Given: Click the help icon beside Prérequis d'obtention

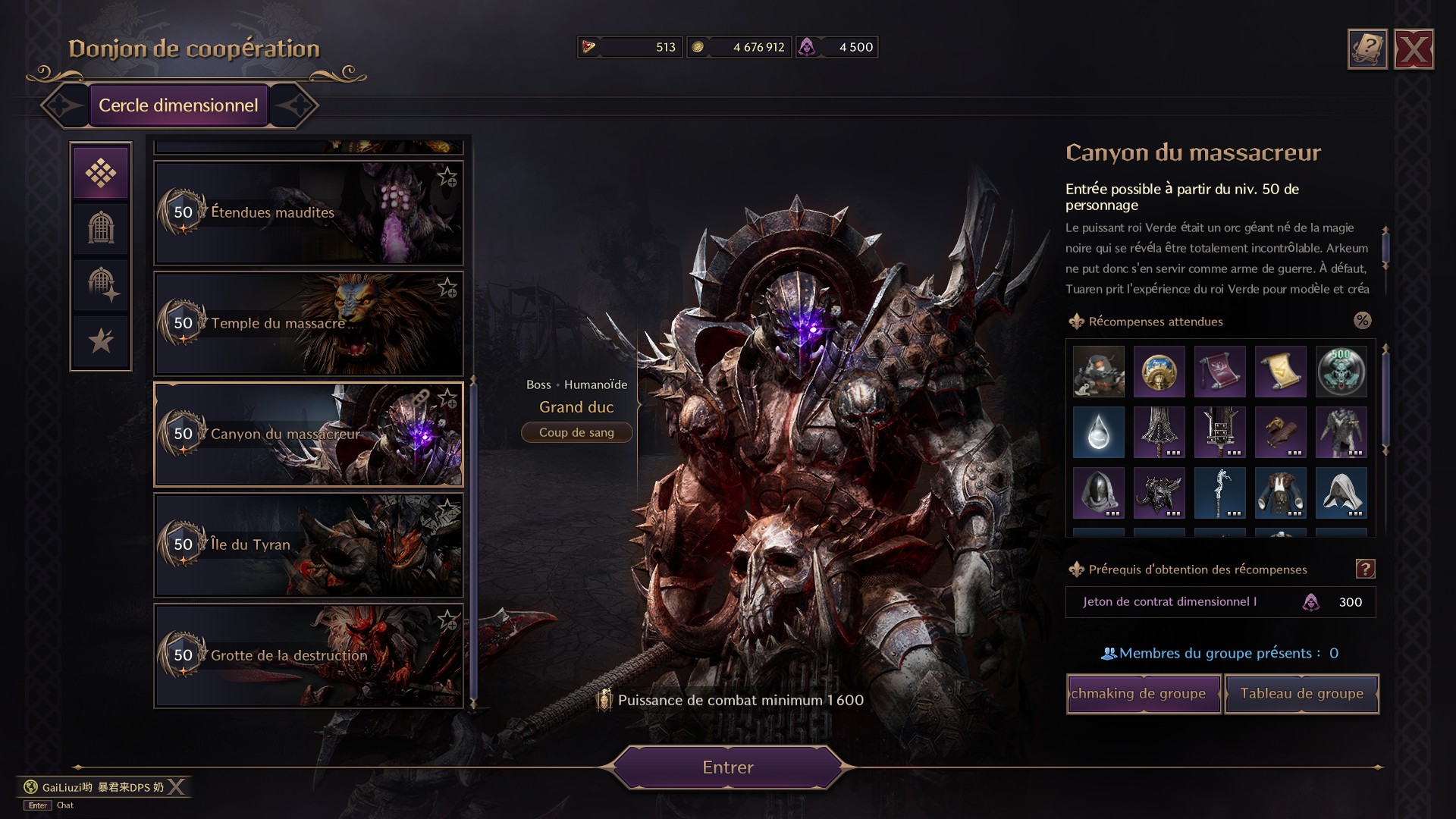Looking at the screenshot, I should click(1364, 570).
